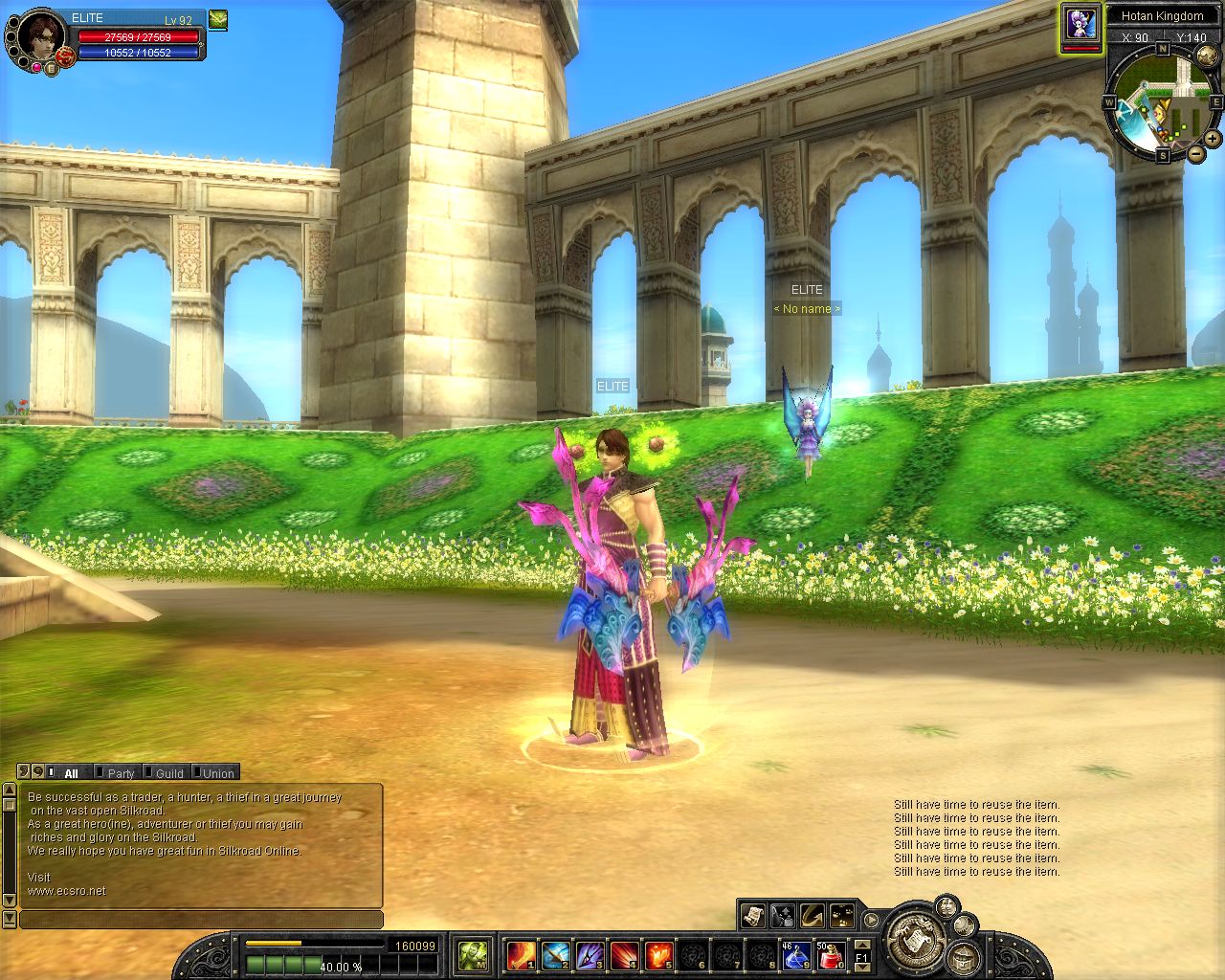The width and height of the screenshot is (1225, 980).
Task: Click the green M skill icon
Action: (473, 954)
